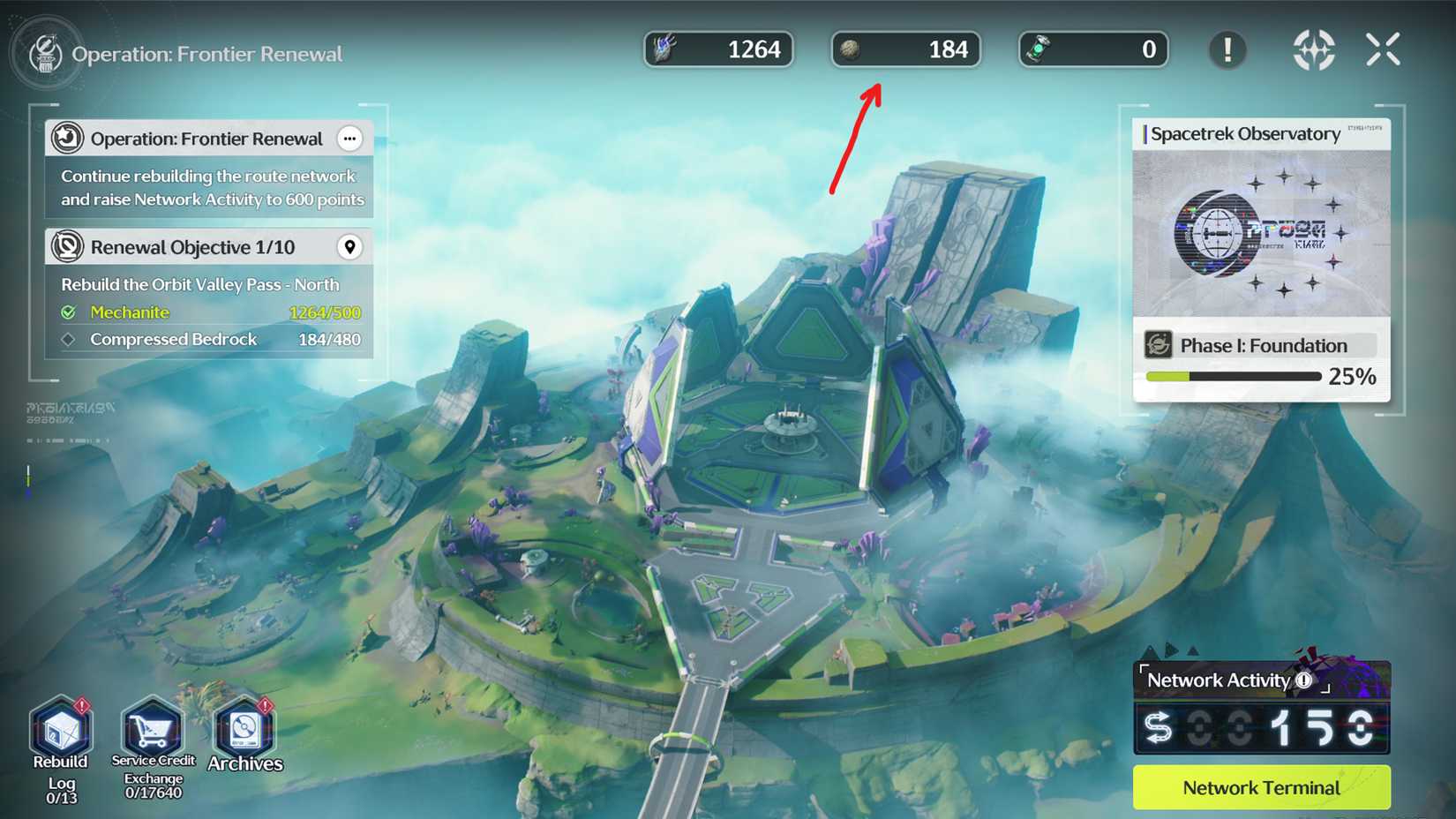Toggle the Mechanite objective checkmark
The width and height of the screenshot is (1456, 819).
tap(71, 312)
